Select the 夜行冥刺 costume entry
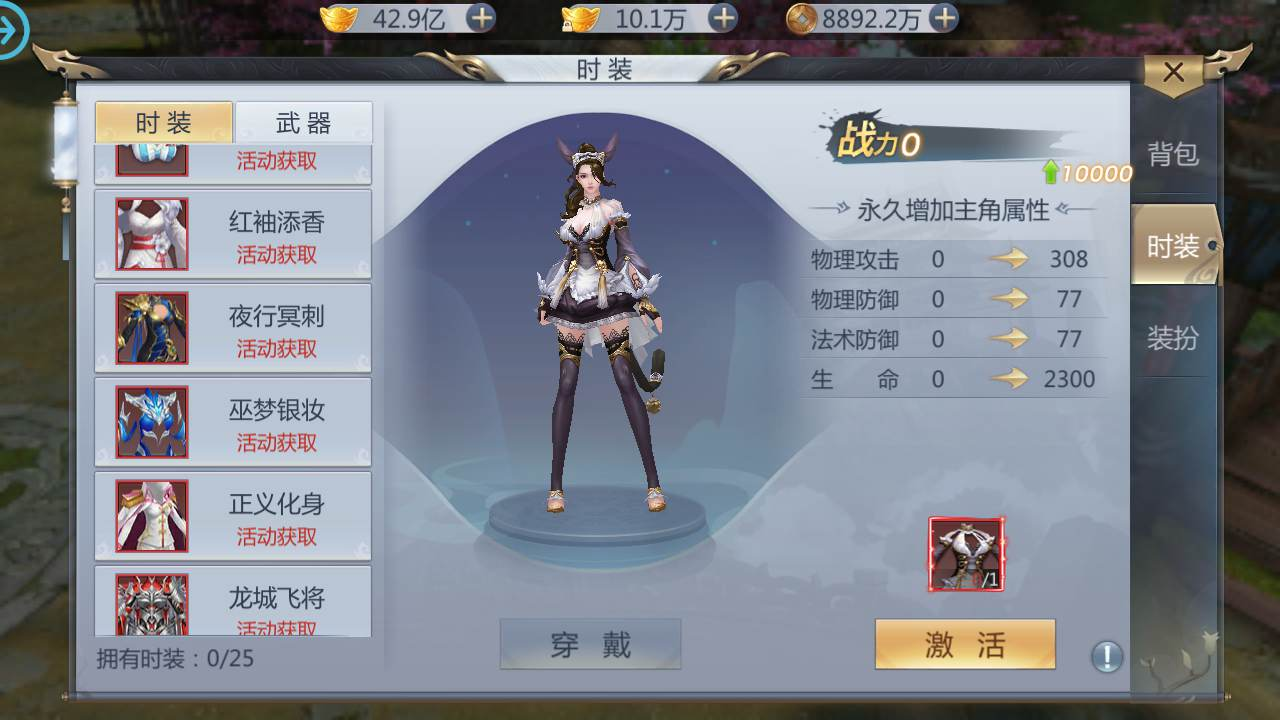This screenshot has height=720, width=1280. [x=233, y=328]
